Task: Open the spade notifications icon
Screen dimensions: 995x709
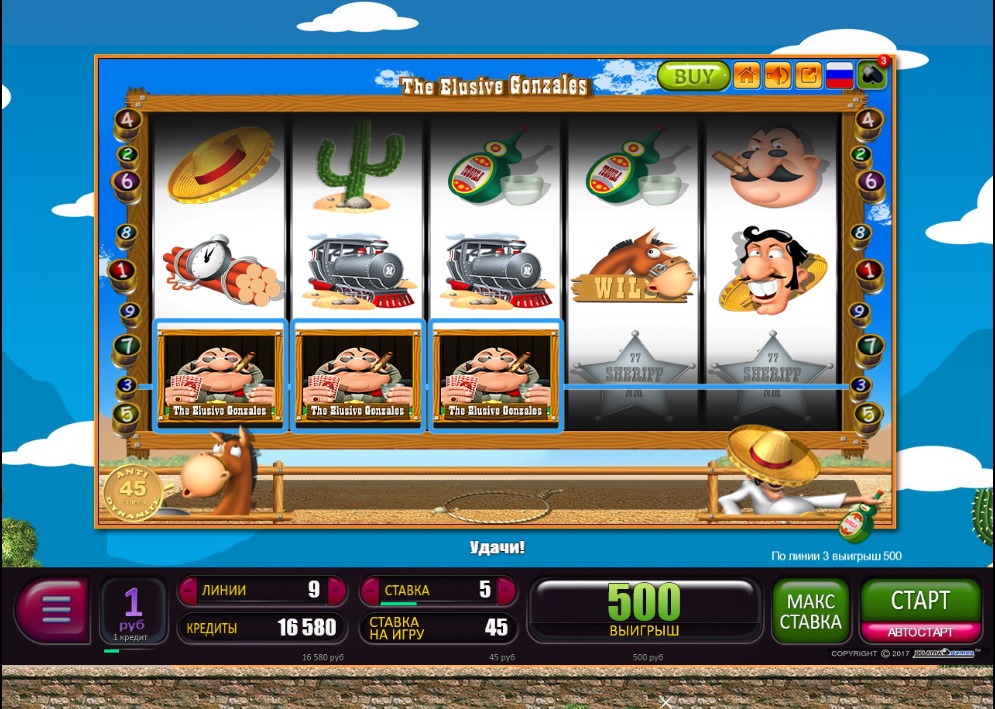Action: click(872, 76)
